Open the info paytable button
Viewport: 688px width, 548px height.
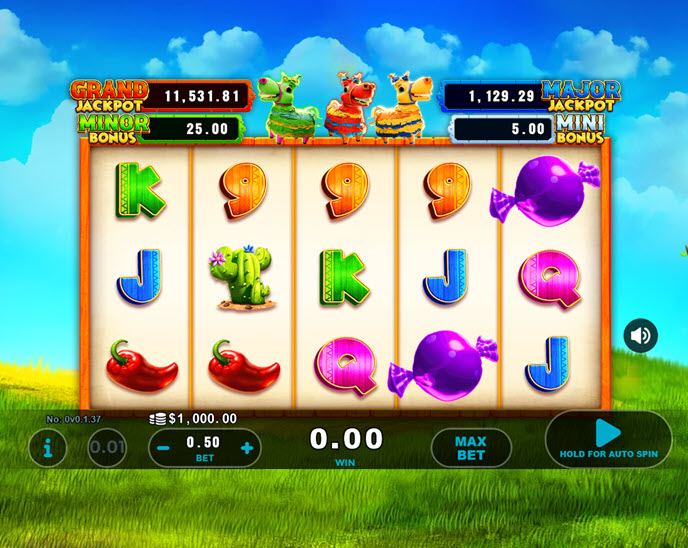47,448
